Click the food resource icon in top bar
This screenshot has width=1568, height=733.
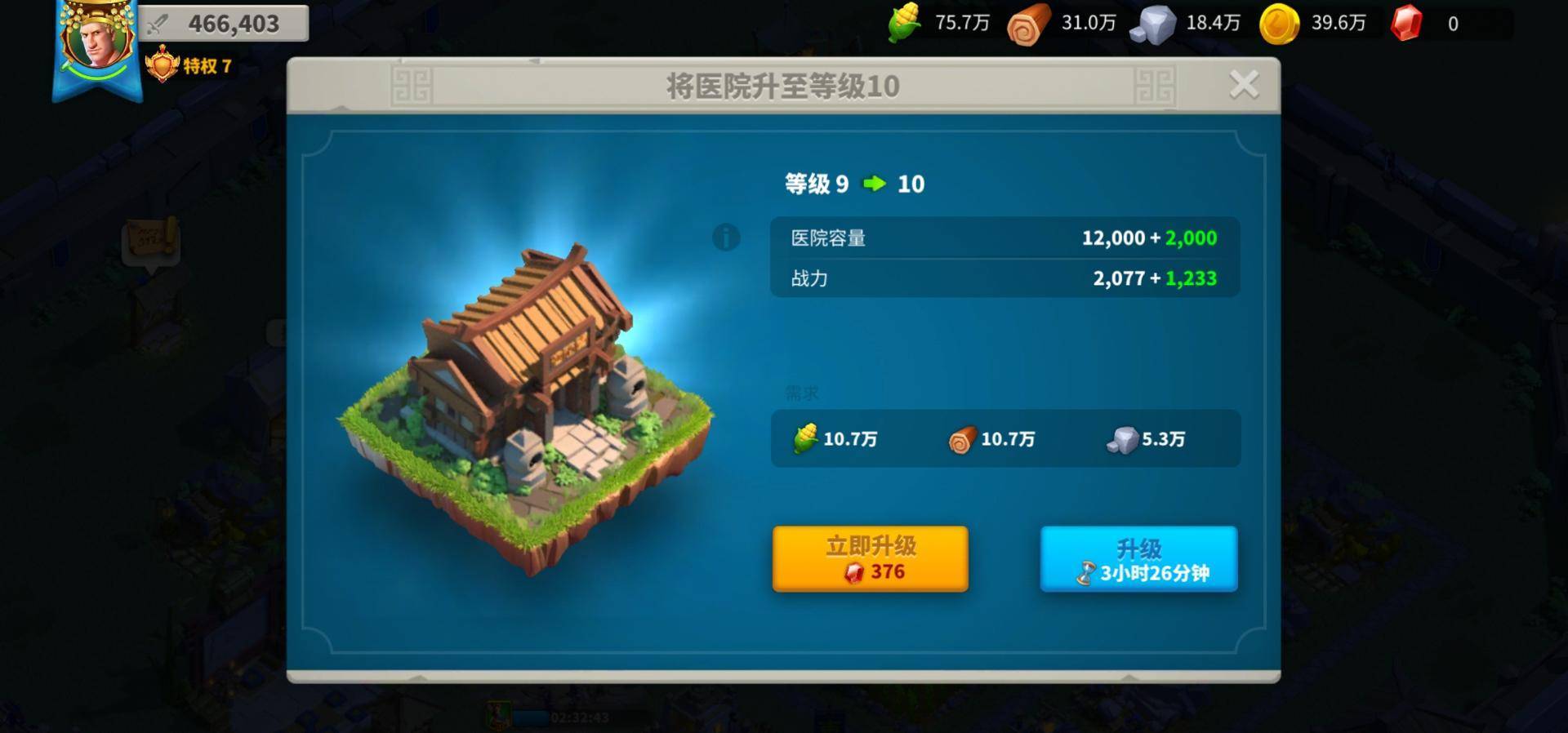point(903,24)
